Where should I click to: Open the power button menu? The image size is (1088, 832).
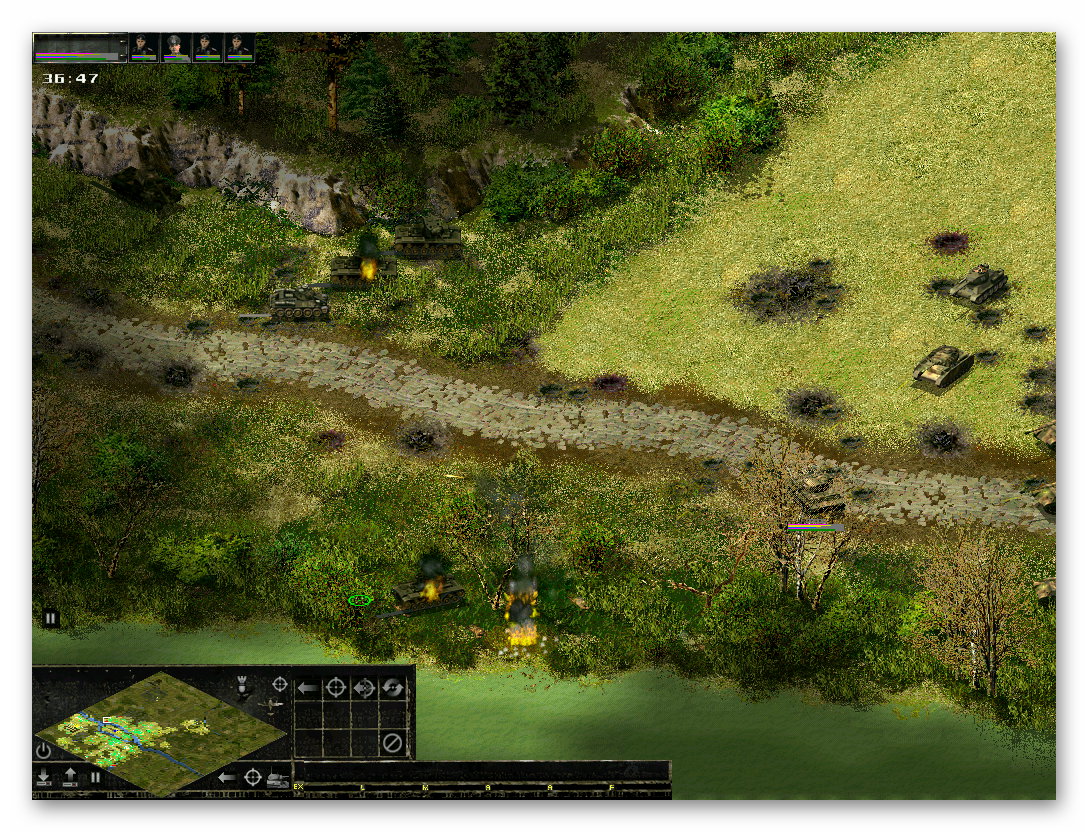[43, 750]
